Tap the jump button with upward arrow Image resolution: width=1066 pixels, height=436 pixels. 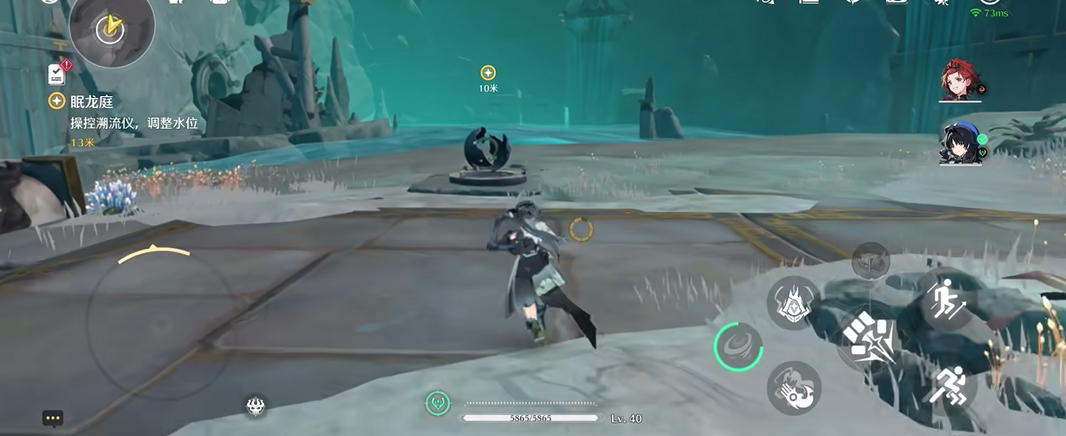[x=944, y=297]
